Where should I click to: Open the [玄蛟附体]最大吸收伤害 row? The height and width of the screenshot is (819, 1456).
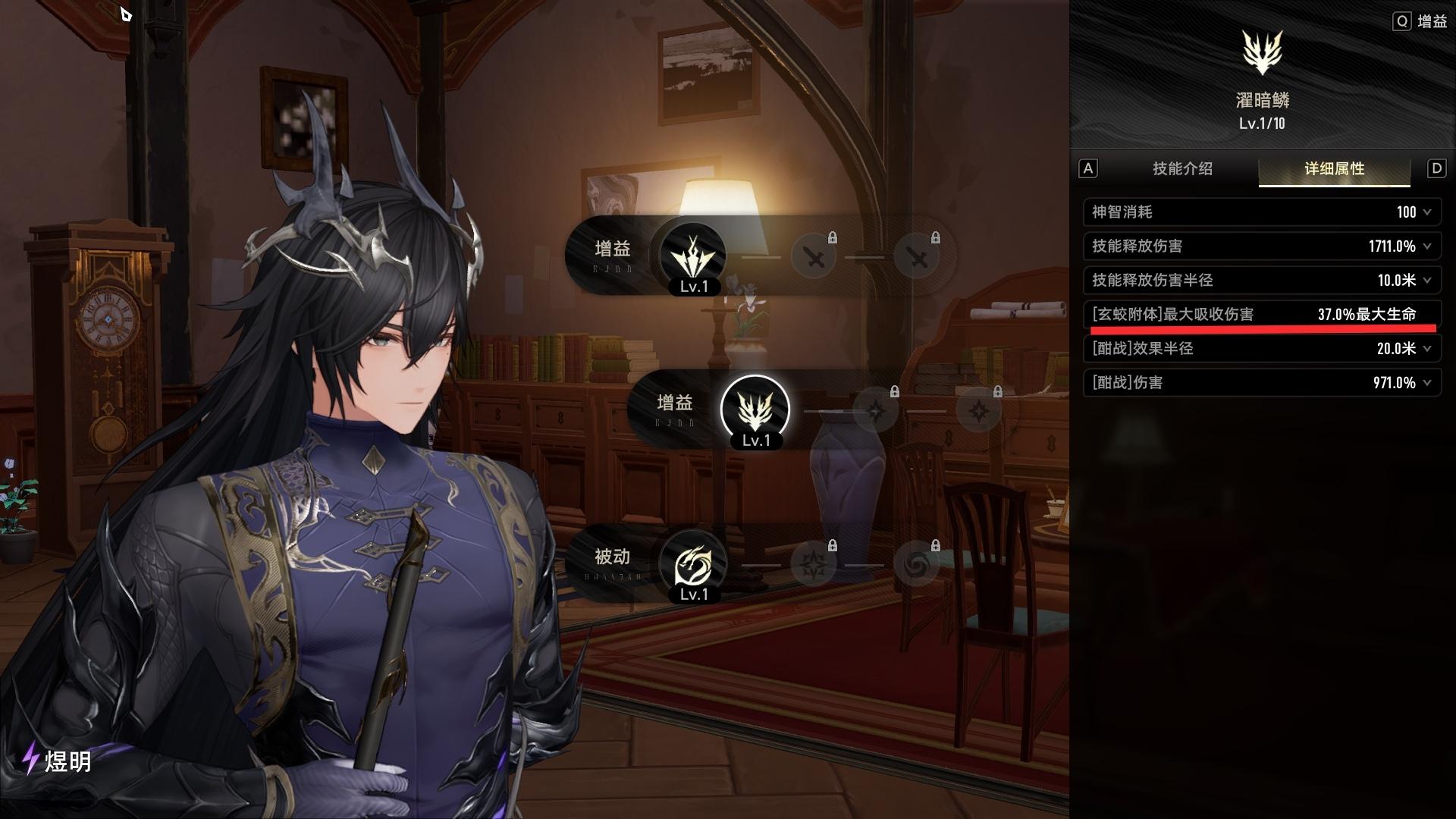point(1261,315)
